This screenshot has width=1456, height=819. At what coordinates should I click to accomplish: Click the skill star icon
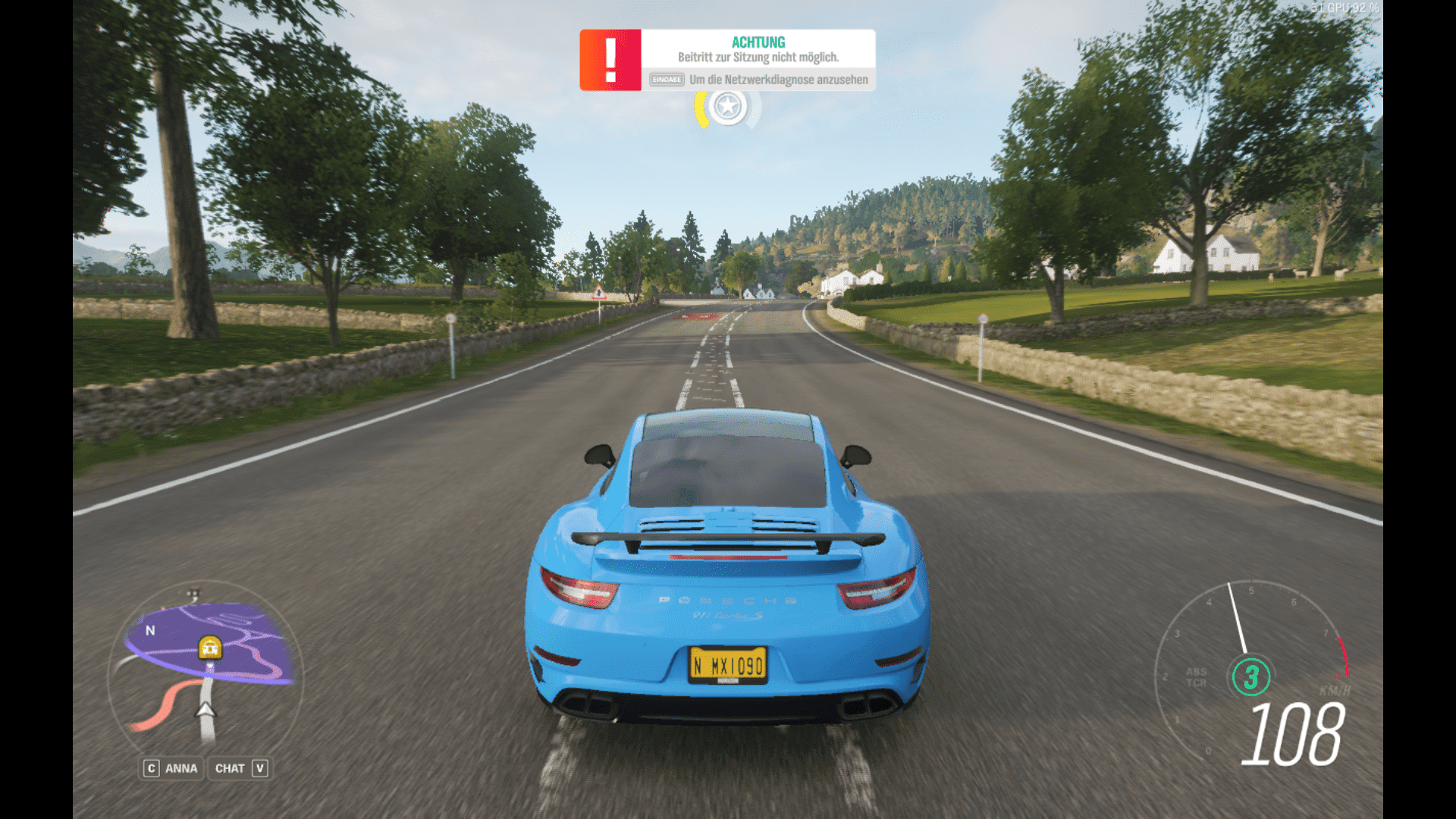[727, 107]
